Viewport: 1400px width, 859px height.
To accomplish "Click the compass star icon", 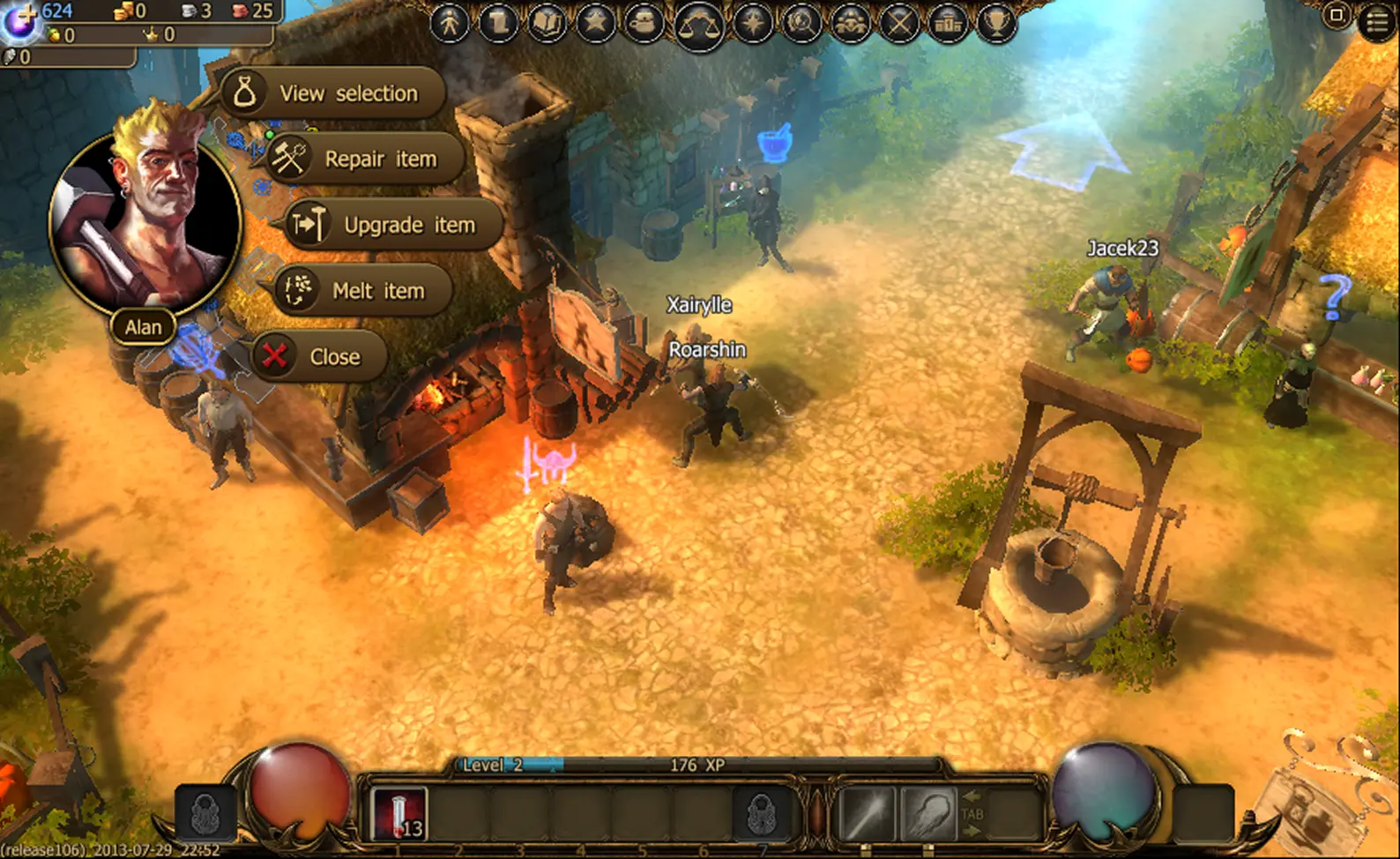I will click(x=752, y=23).
